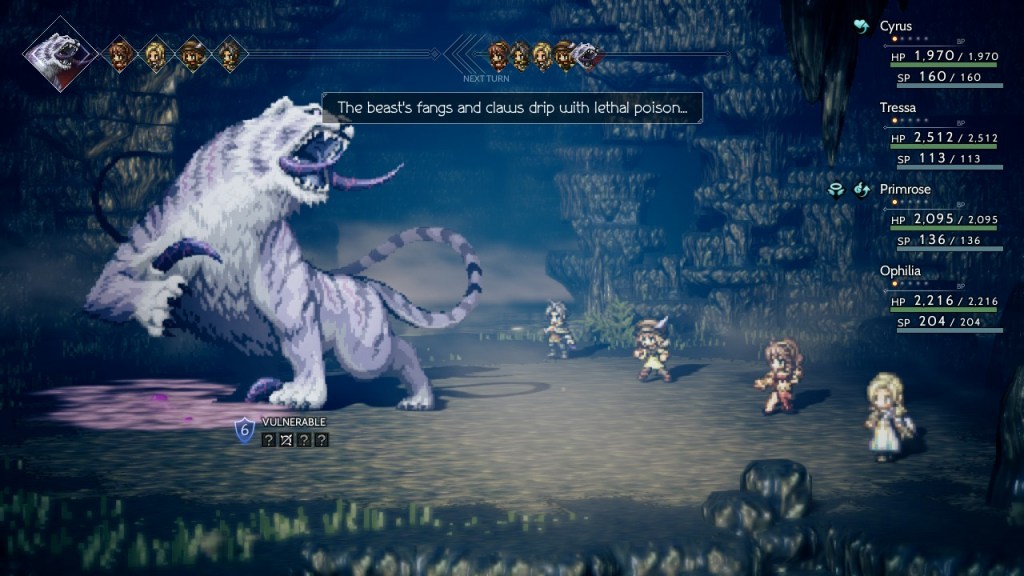Image resolution: width=1024 pixels, height=576 pixels.
Task: Advance the lethal poison message box
Action: pos(511,107)
